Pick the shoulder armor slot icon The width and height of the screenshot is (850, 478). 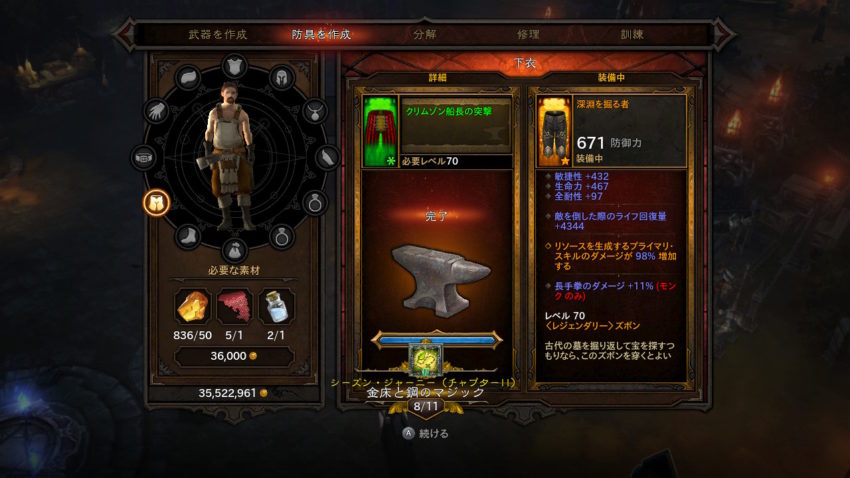coord(188,79)
